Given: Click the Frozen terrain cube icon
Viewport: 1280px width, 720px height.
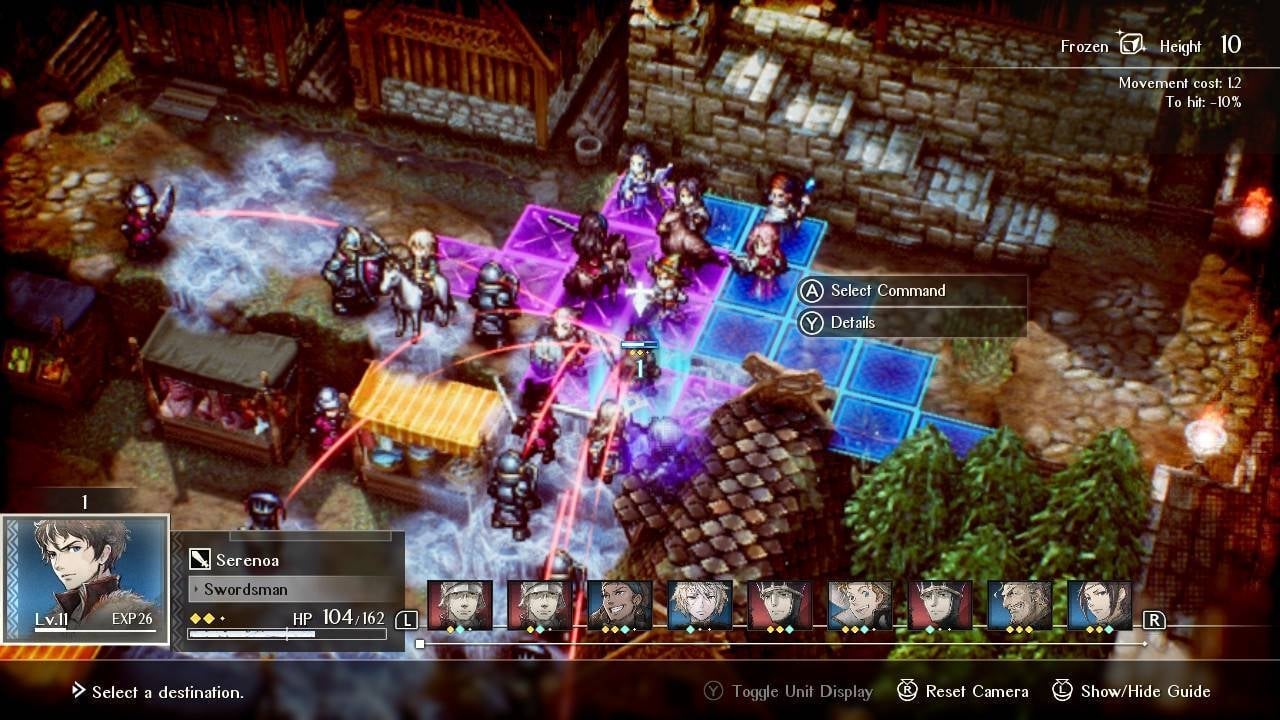Looking at the screenshot, I should [1133, 44].
